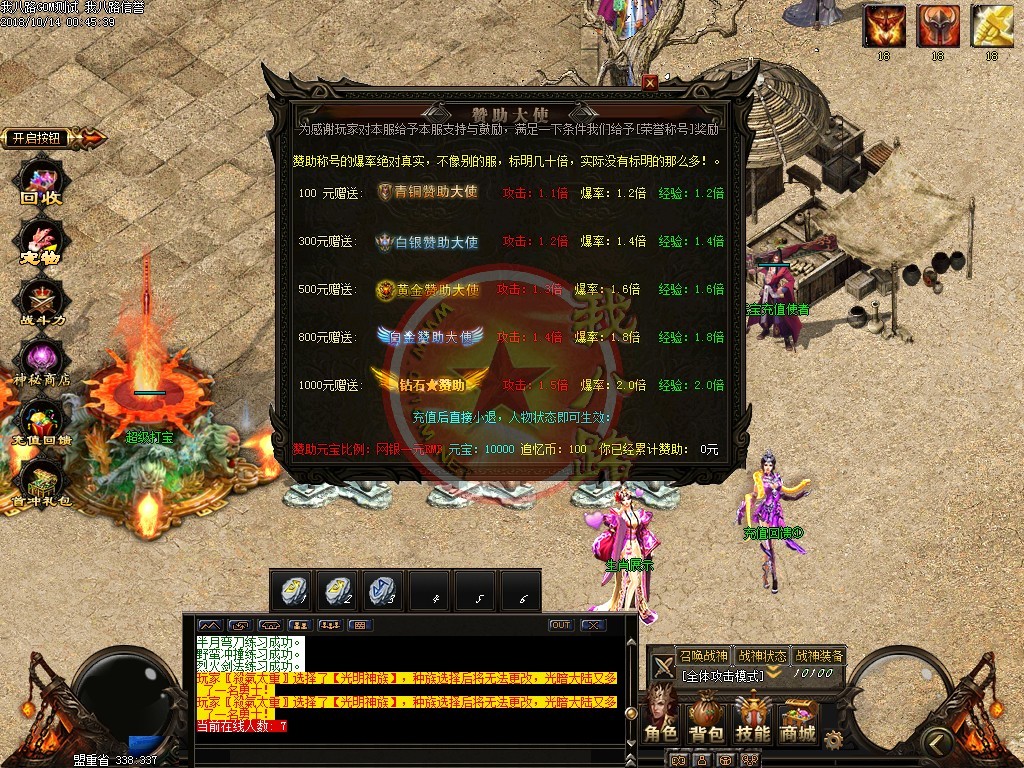The width and height of the screenshot is (1024, 768).
Task: Select the flaming demon buff icon
Action: tap(884, 26)
